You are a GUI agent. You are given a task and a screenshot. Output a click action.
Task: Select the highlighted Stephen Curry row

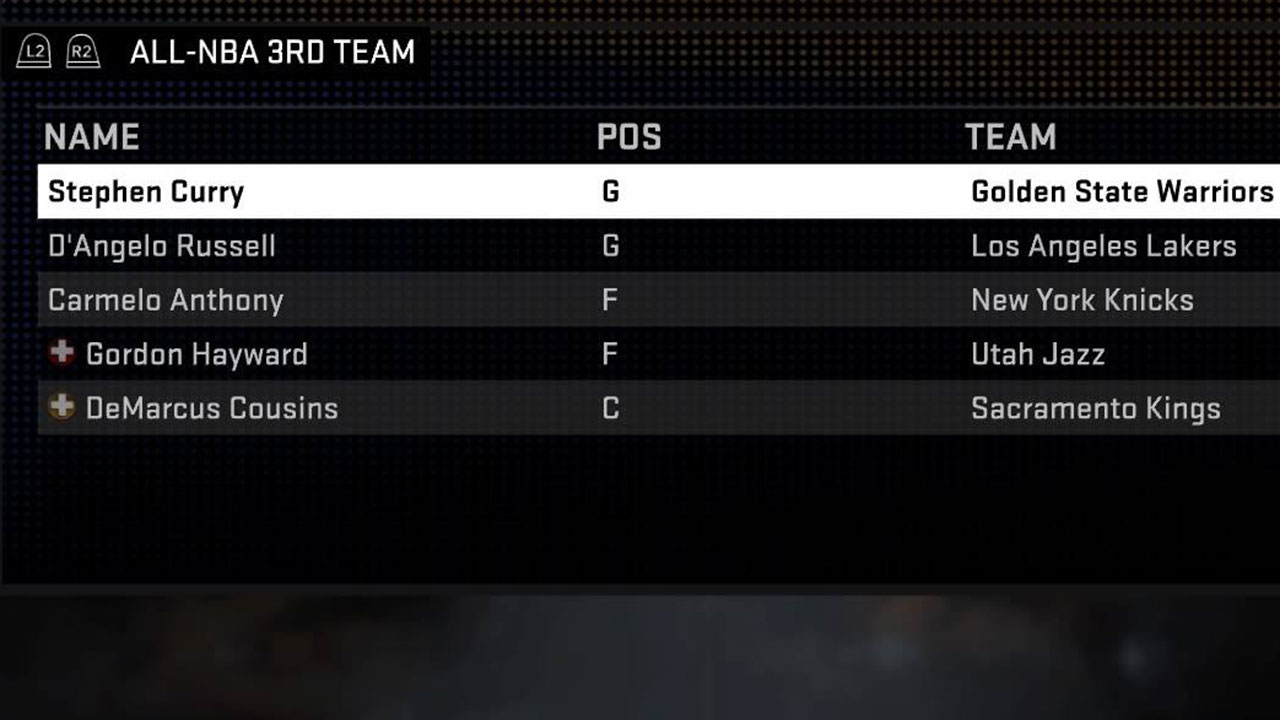coord(147,192)
